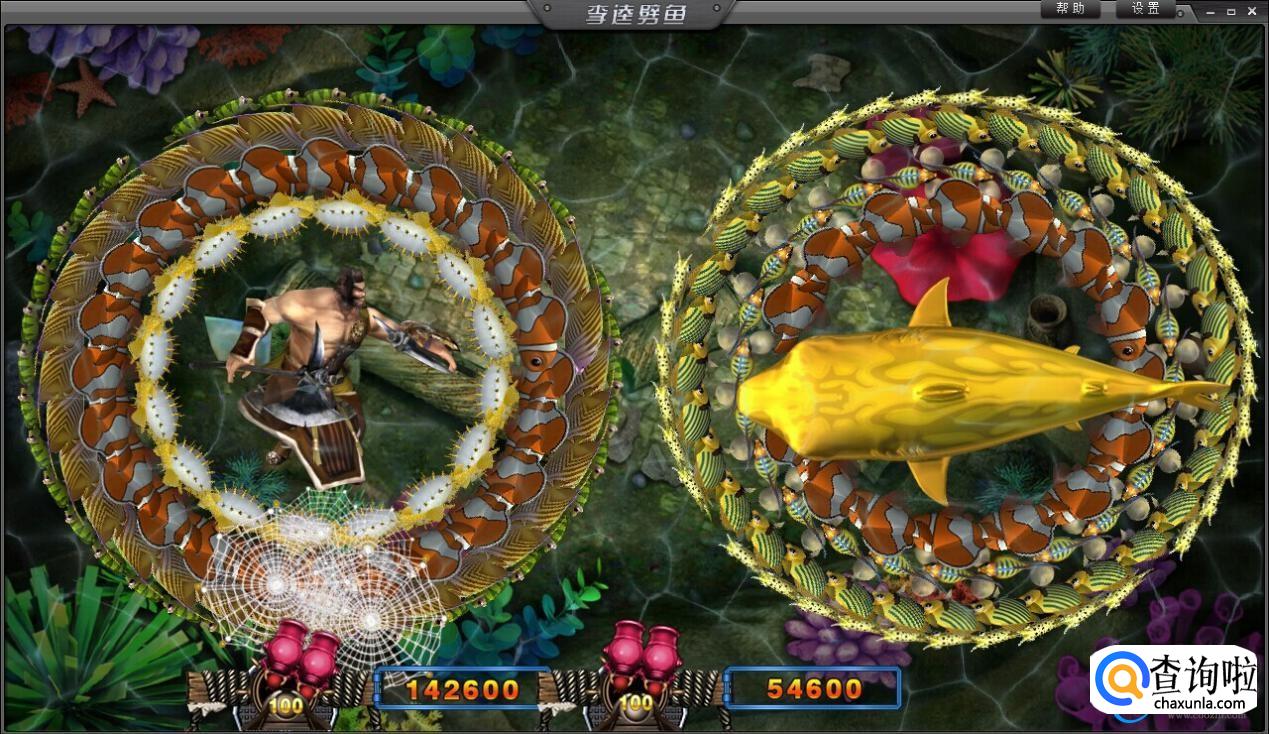The width and height of the screenshot is (1269, 734).
Task: Open the 帮助 help menu
Action: [x=1069, y=9]
